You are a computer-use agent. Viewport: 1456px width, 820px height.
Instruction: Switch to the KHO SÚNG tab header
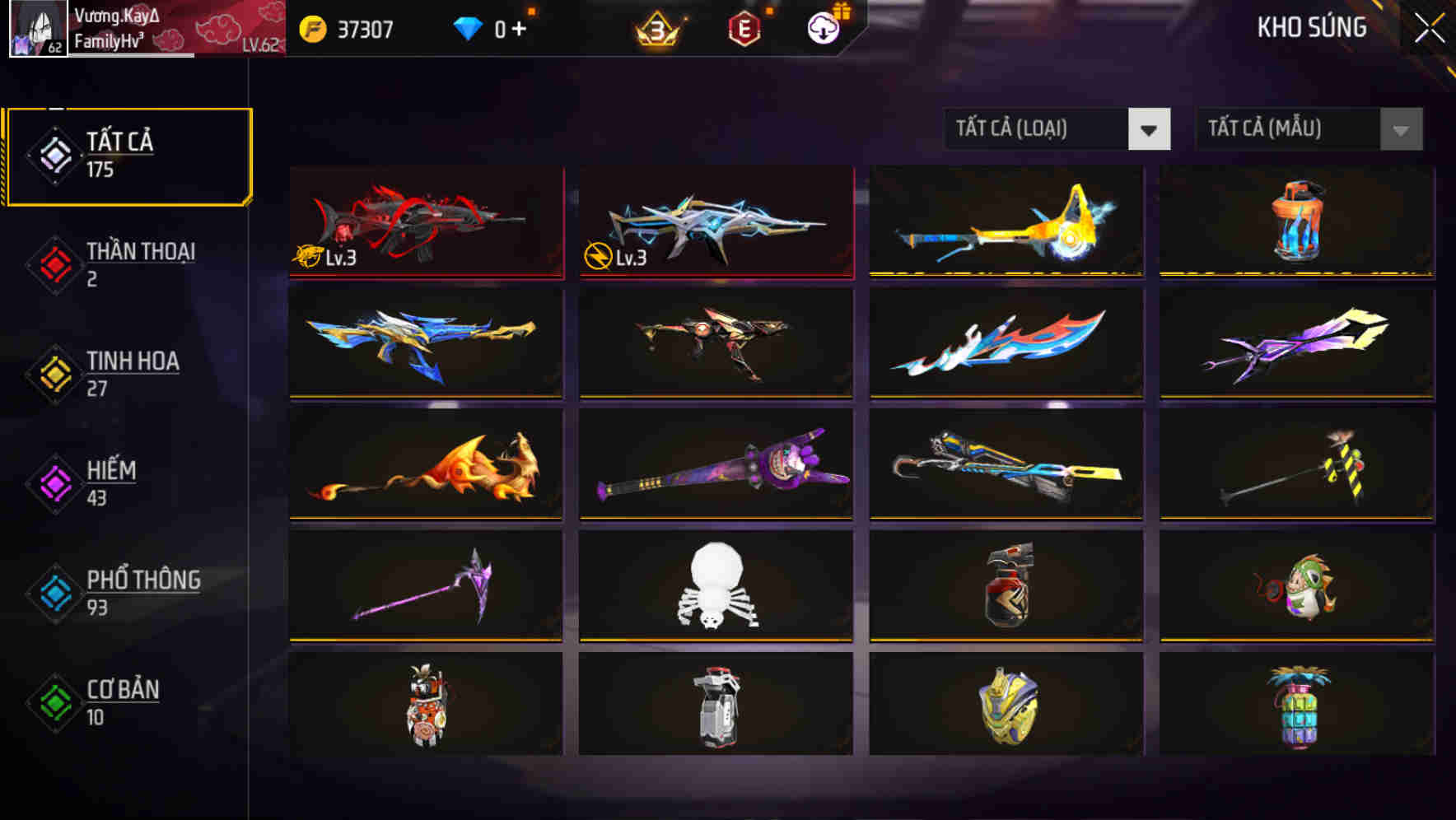pyautogui.click(x=1313, y=27)
